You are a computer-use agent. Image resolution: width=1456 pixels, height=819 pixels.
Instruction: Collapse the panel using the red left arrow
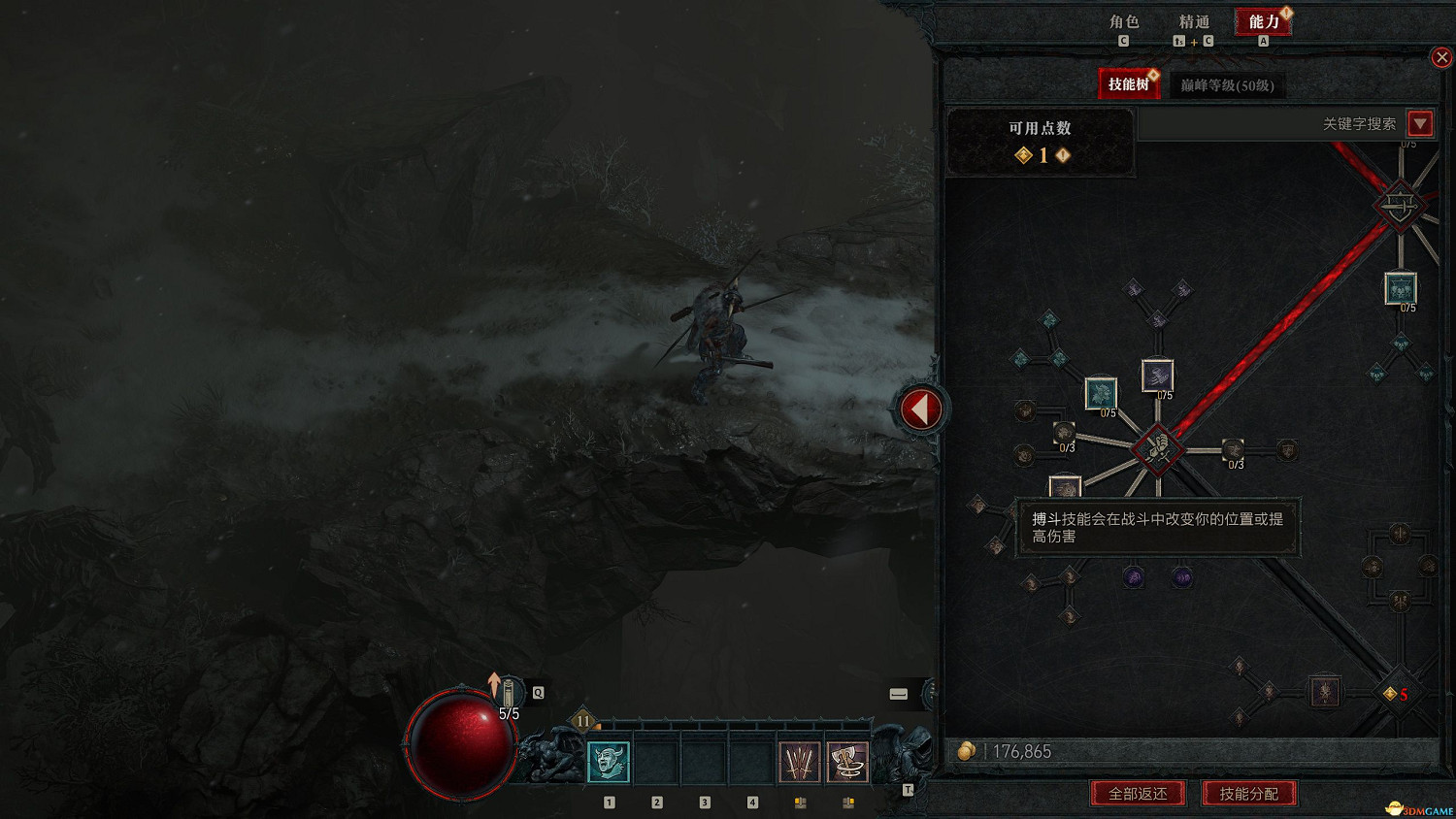pos(920,409)
